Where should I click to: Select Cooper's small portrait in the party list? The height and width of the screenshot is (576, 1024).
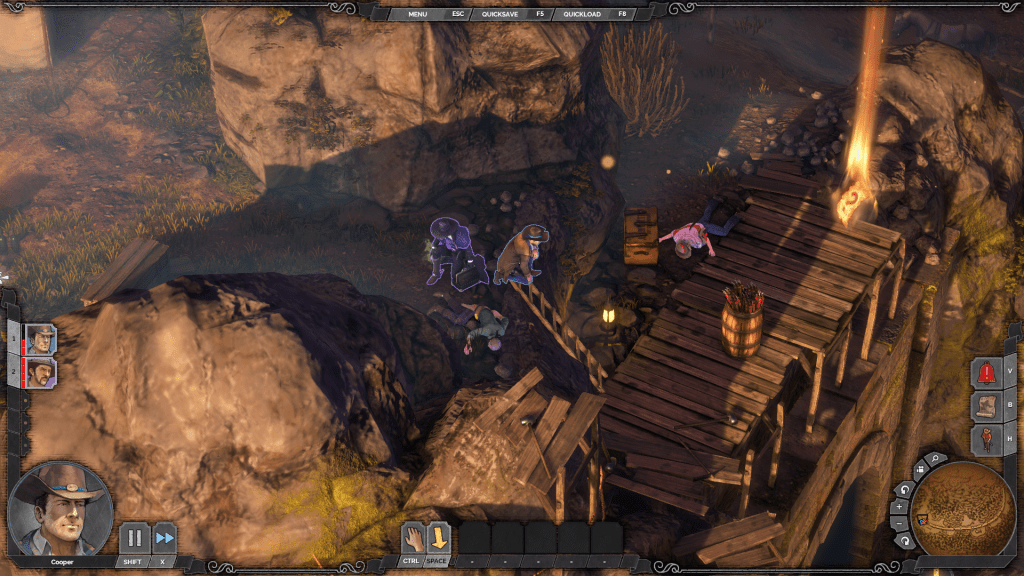click(41, 339)
